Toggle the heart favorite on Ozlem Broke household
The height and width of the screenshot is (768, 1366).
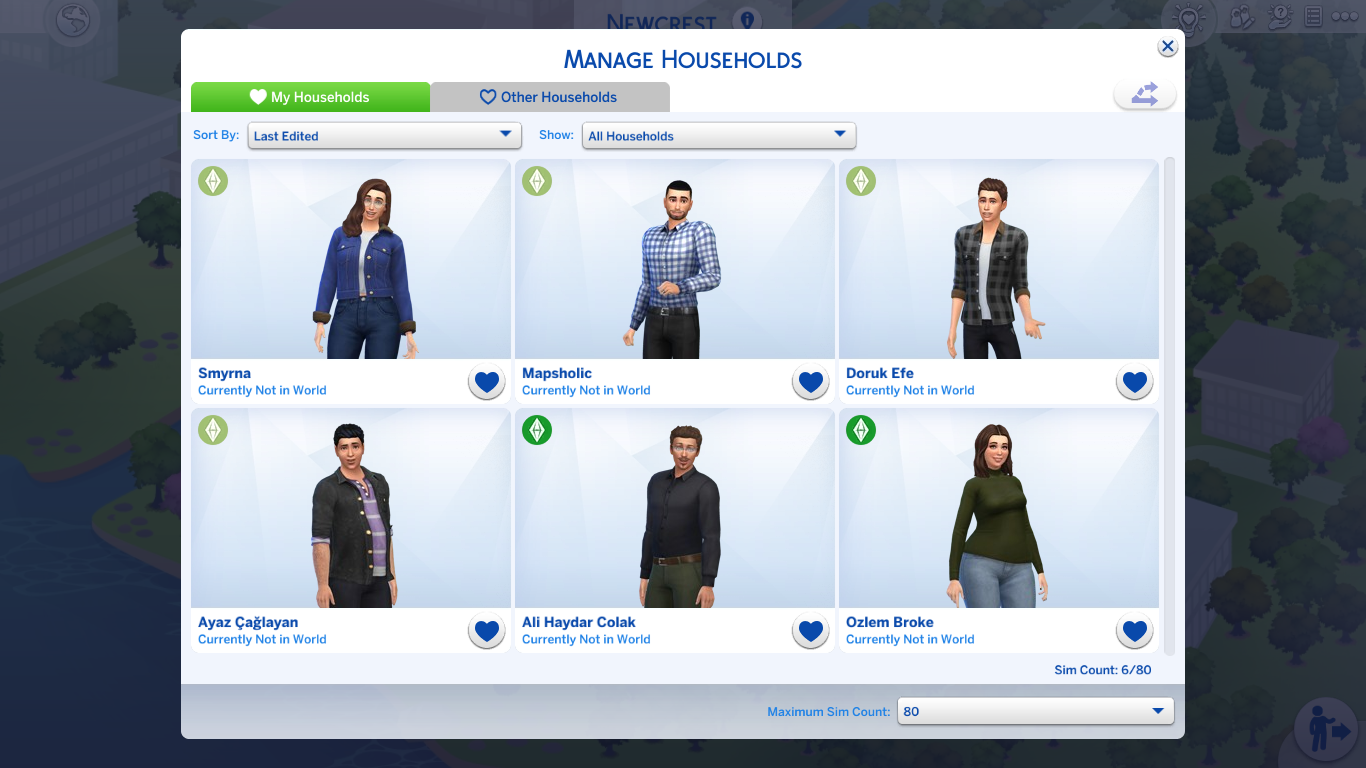coord(1134,631)
